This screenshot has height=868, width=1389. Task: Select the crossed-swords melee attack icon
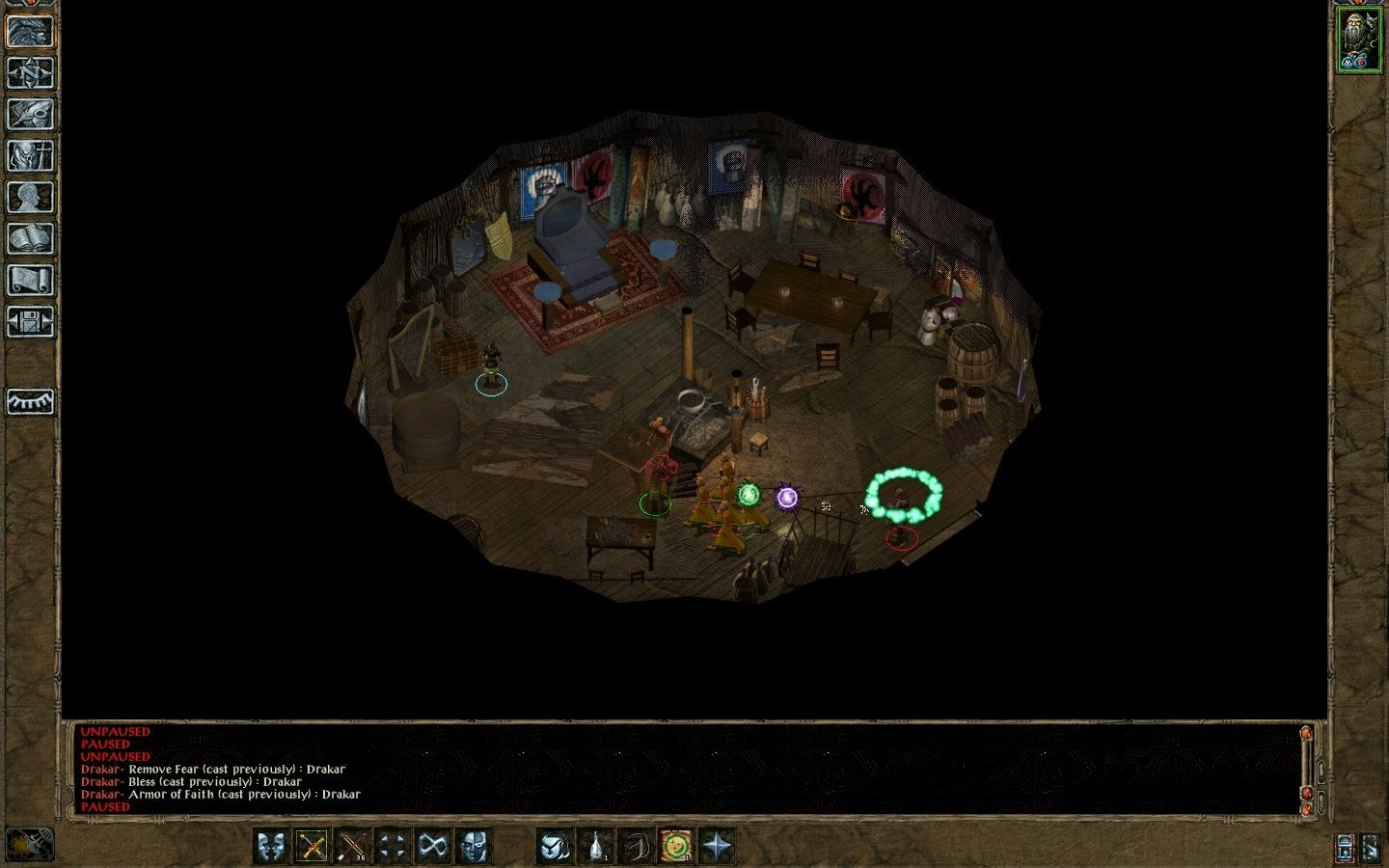[x=313, y=846]
